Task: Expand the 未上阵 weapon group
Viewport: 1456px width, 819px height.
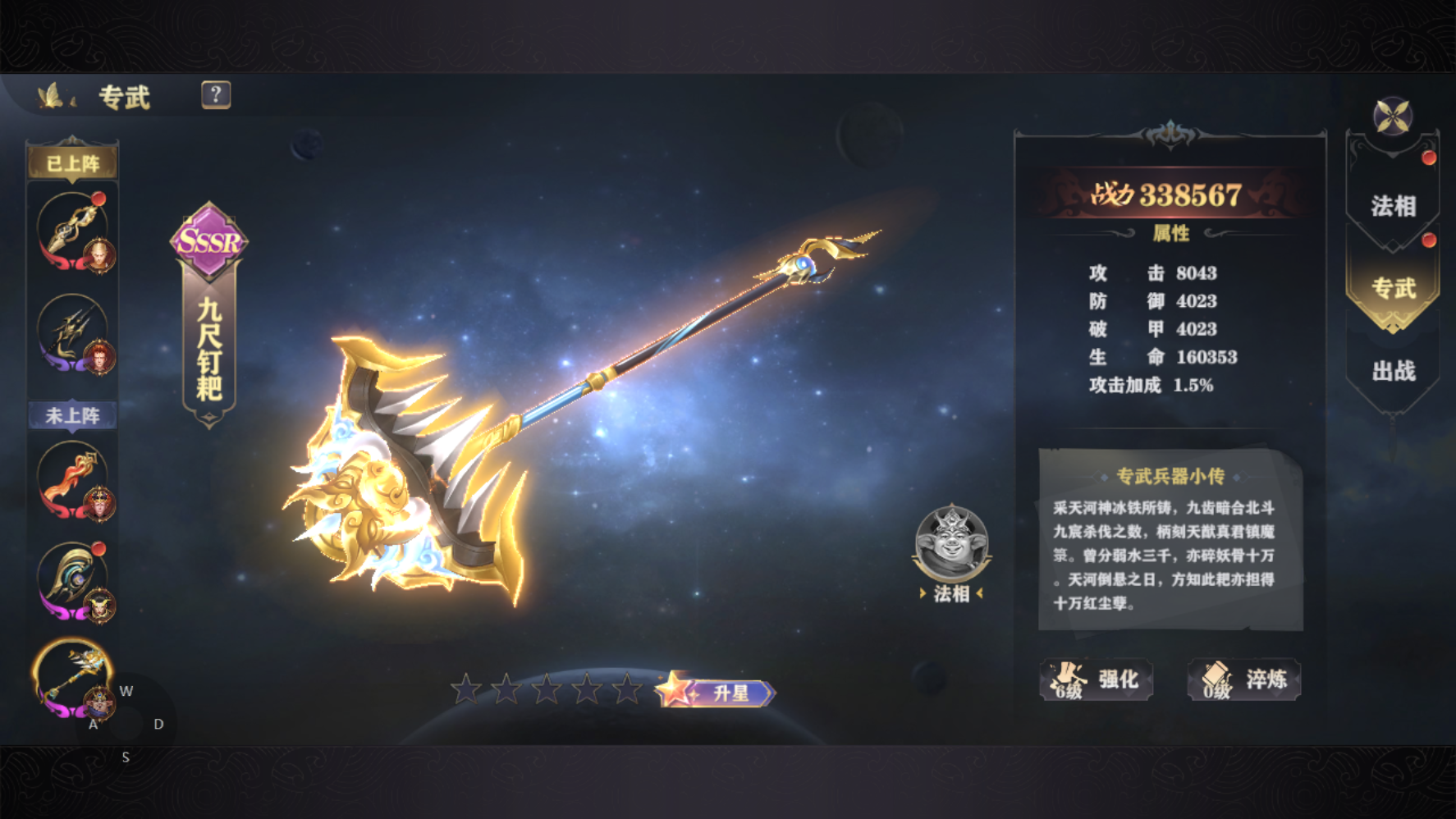Action: pos(72,416)
